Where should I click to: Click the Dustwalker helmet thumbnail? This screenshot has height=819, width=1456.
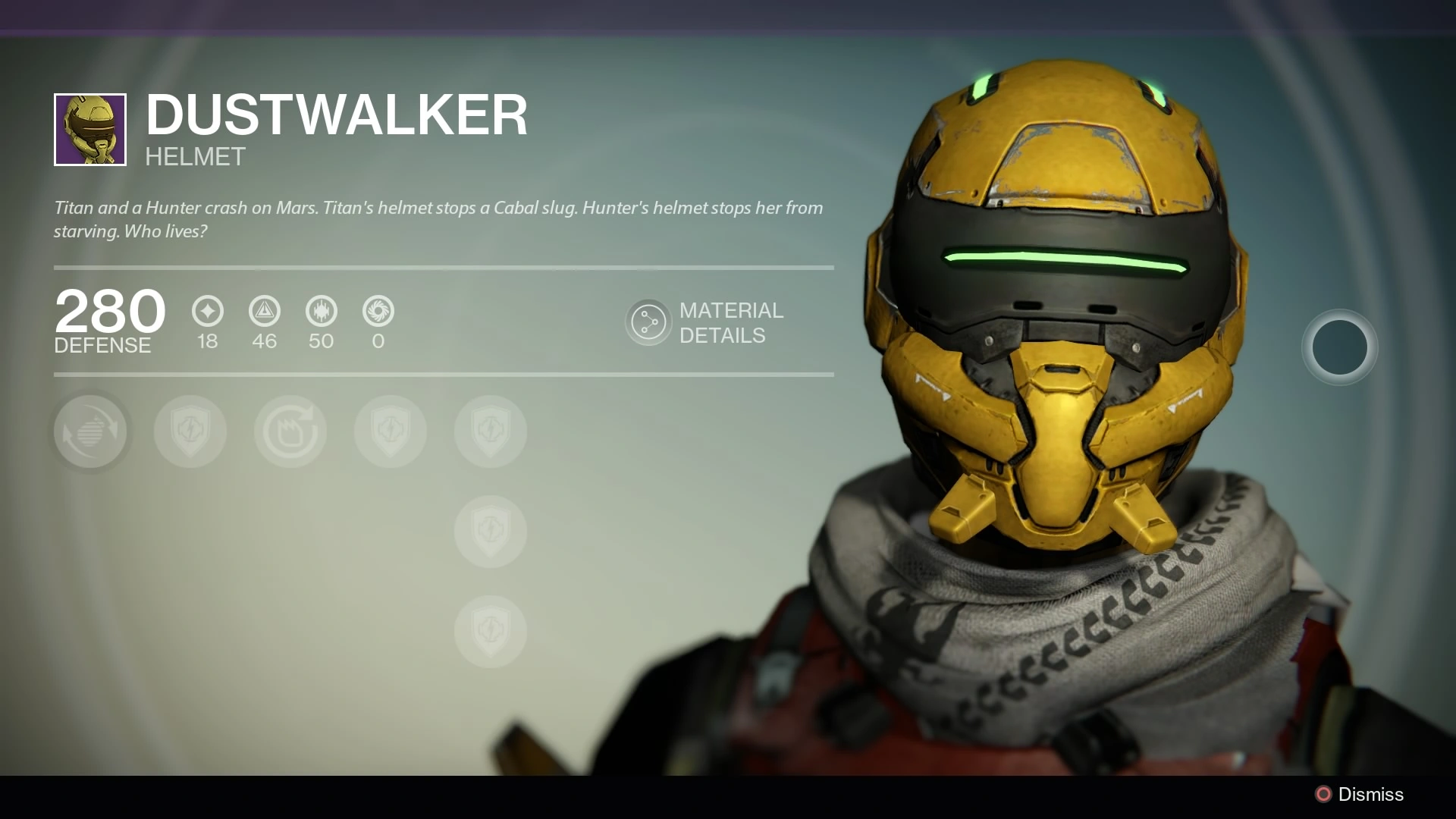pos(89,129)
